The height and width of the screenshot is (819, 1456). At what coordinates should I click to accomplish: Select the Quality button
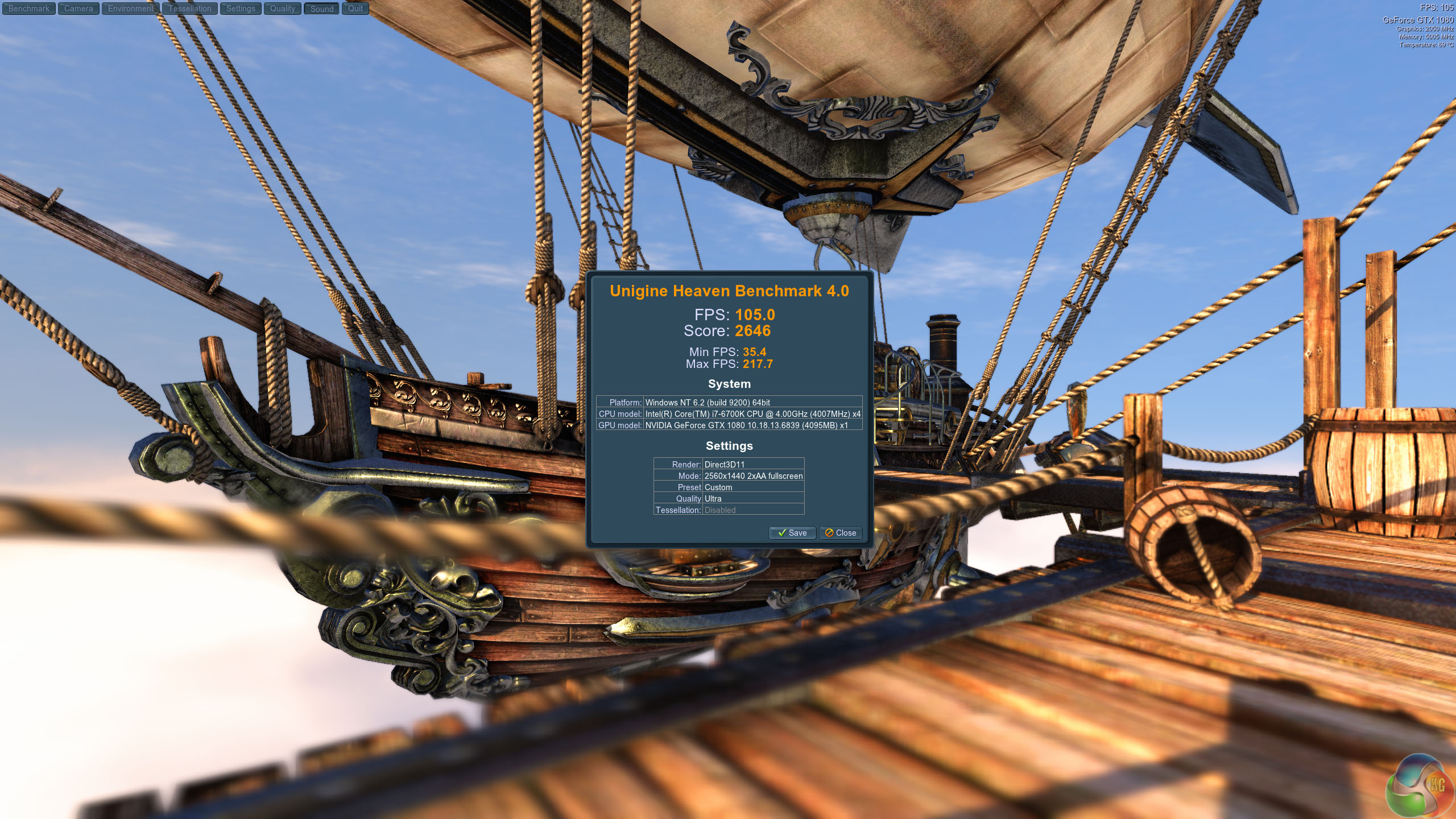click(282, 9)
